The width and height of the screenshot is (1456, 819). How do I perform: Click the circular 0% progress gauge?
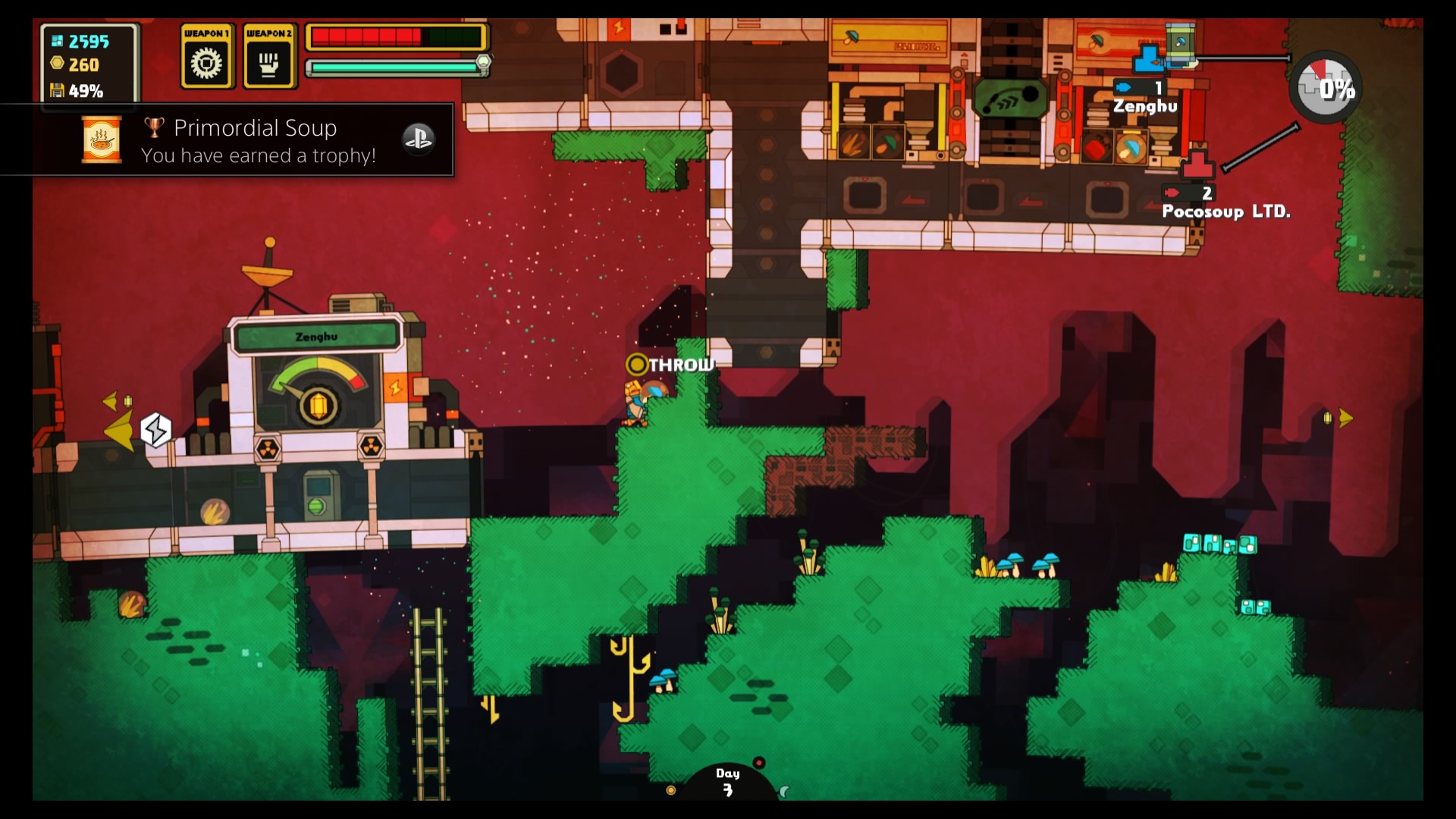1326,89
